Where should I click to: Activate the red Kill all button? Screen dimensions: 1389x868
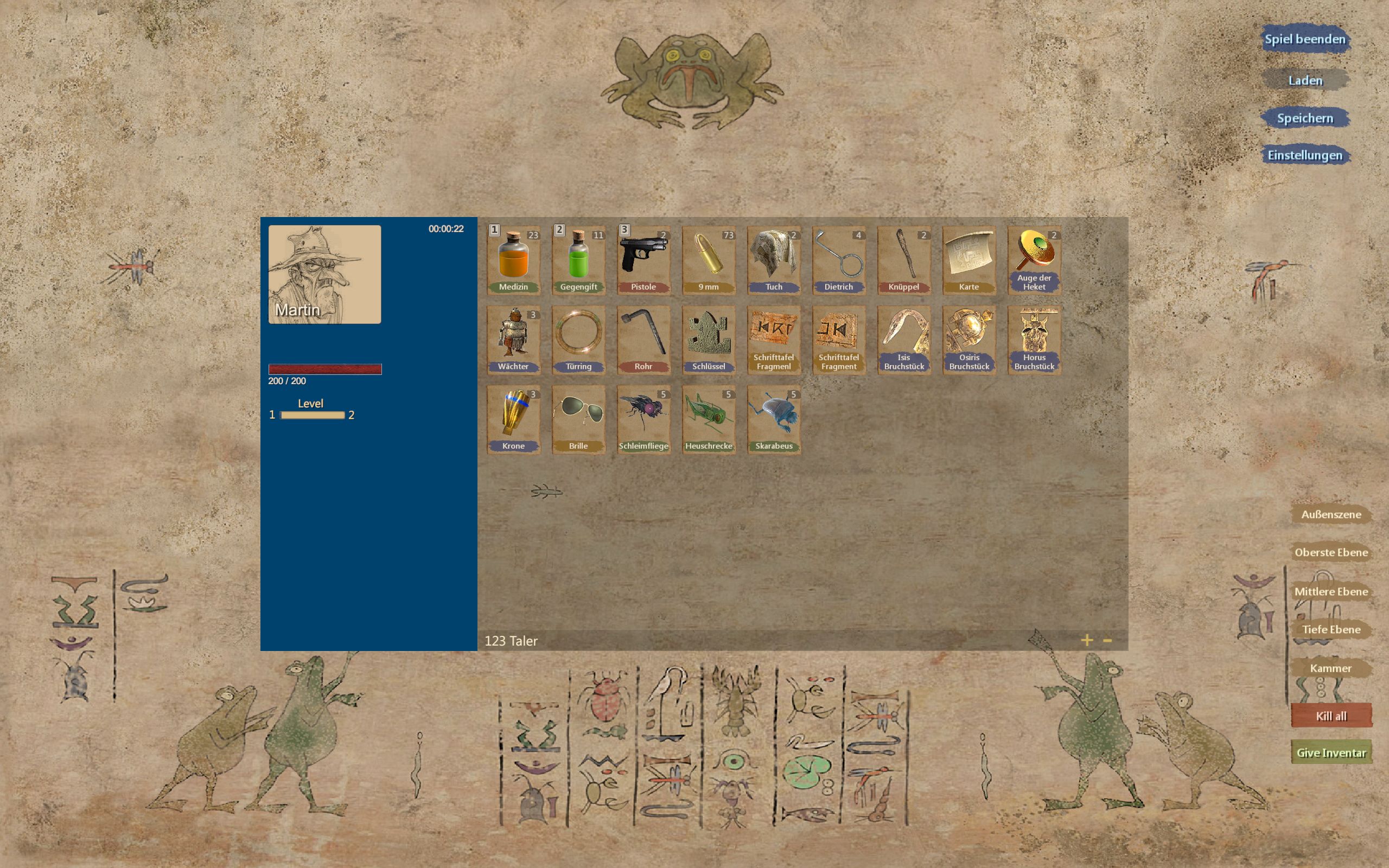[x=1330, y=716]
